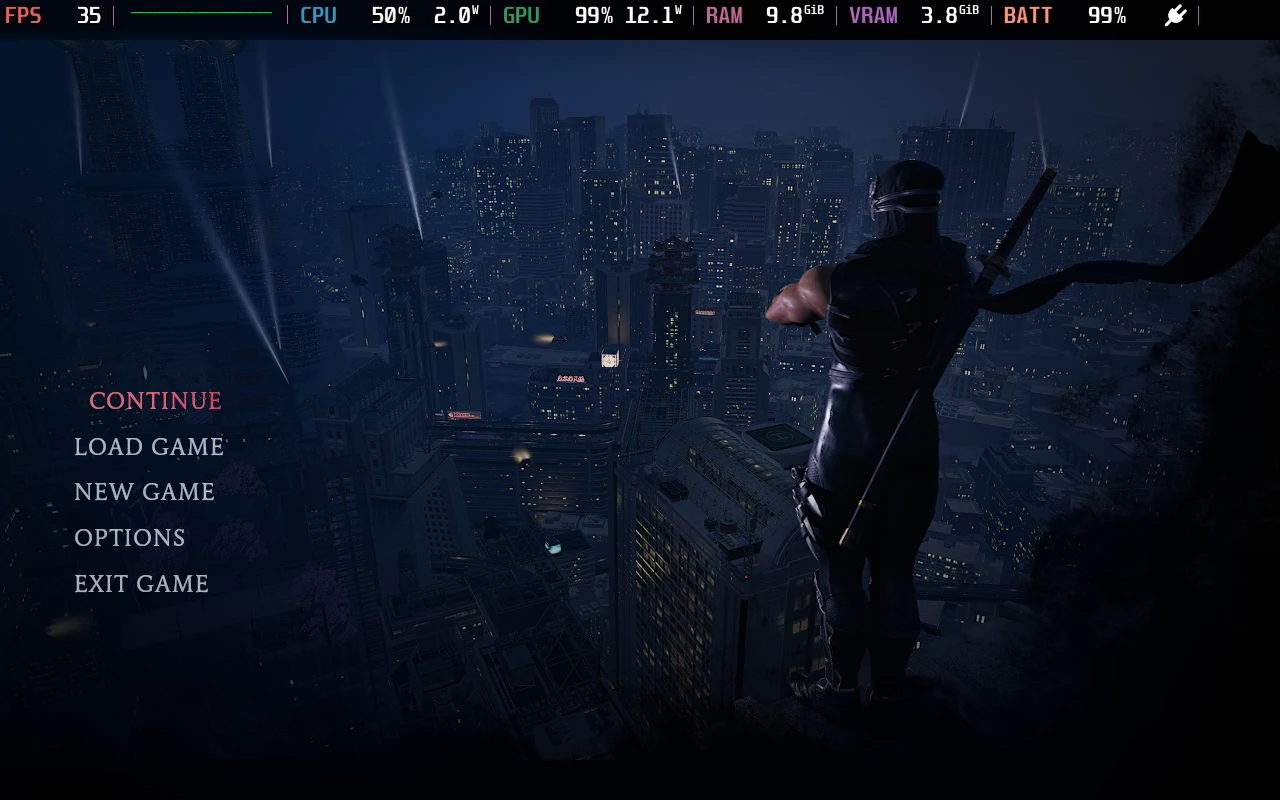
Task: Click the VRAM usage showing 3.8GiB
Action: coord(947,15)
